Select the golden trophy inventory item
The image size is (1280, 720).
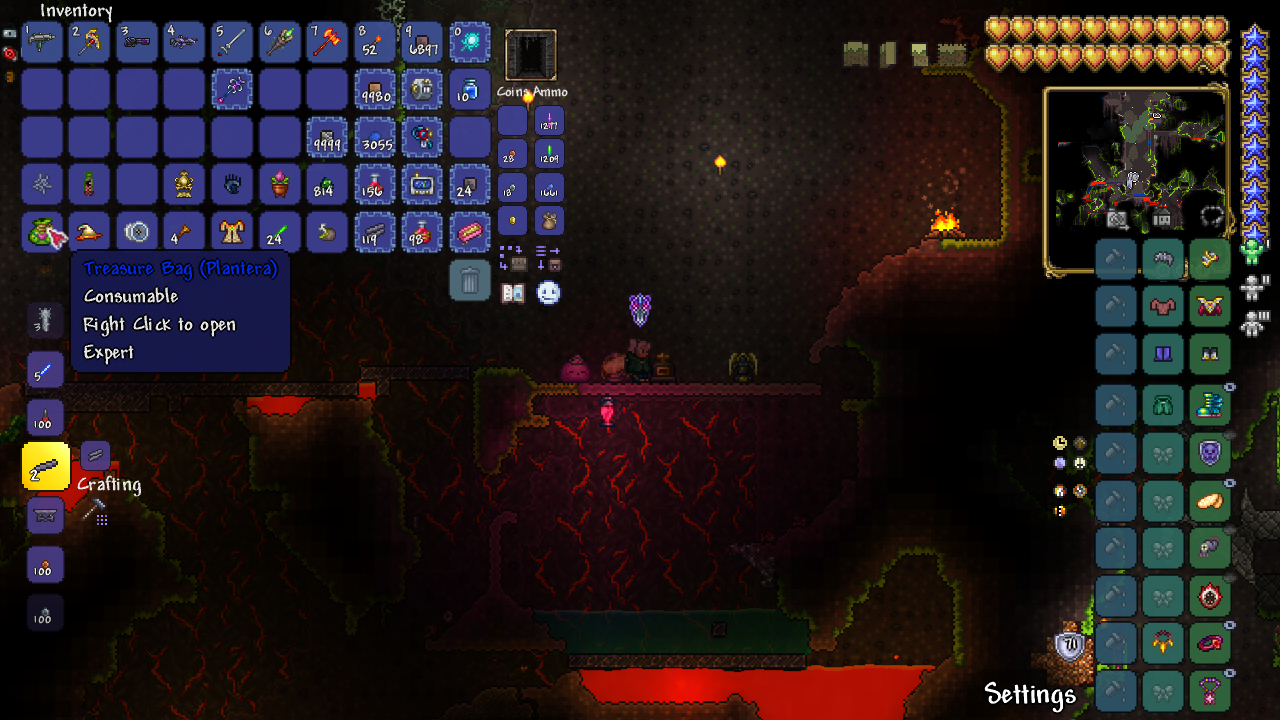click(184, 185)
